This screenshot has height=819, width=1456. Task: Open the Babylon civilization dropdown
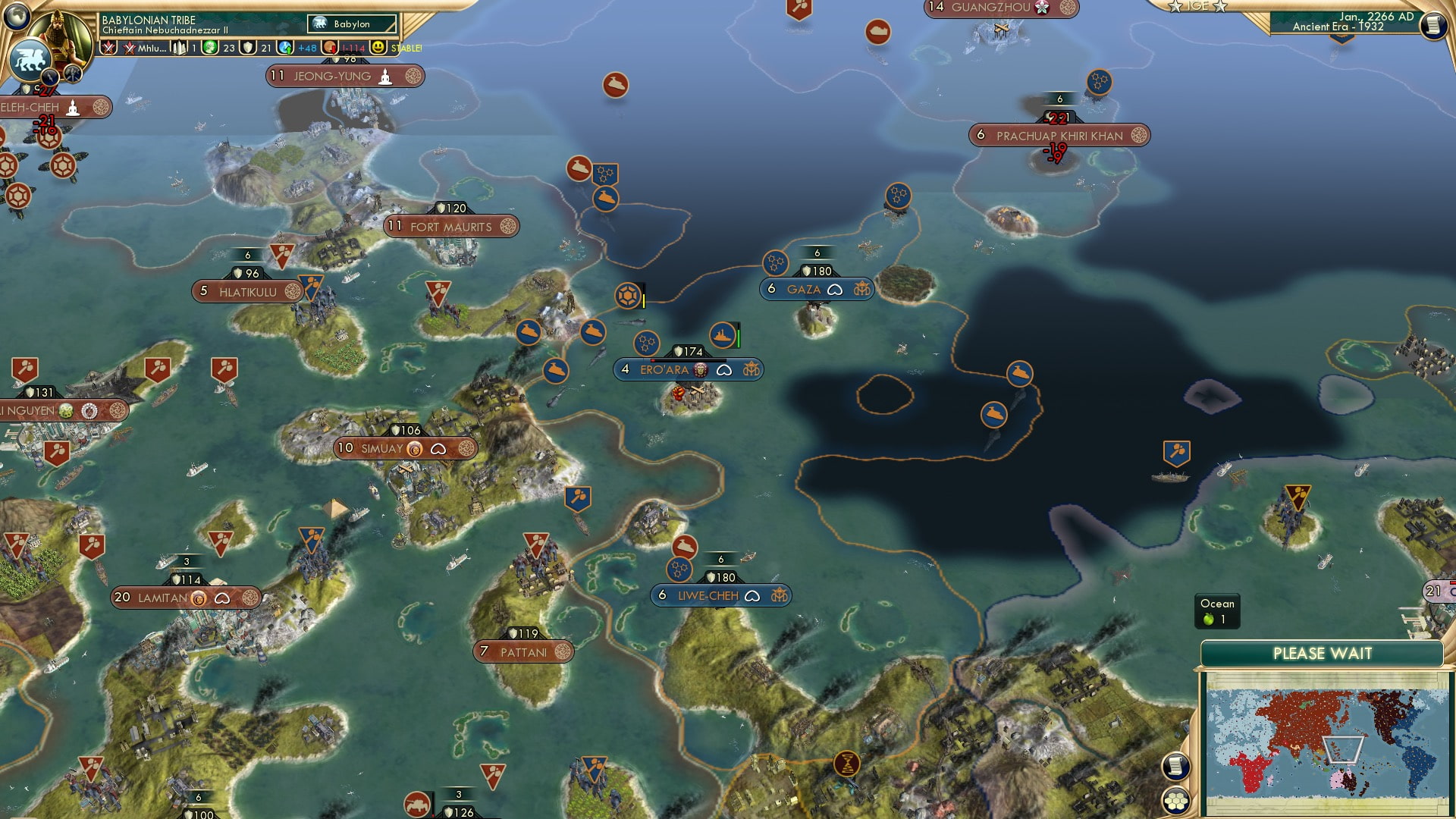350,24
